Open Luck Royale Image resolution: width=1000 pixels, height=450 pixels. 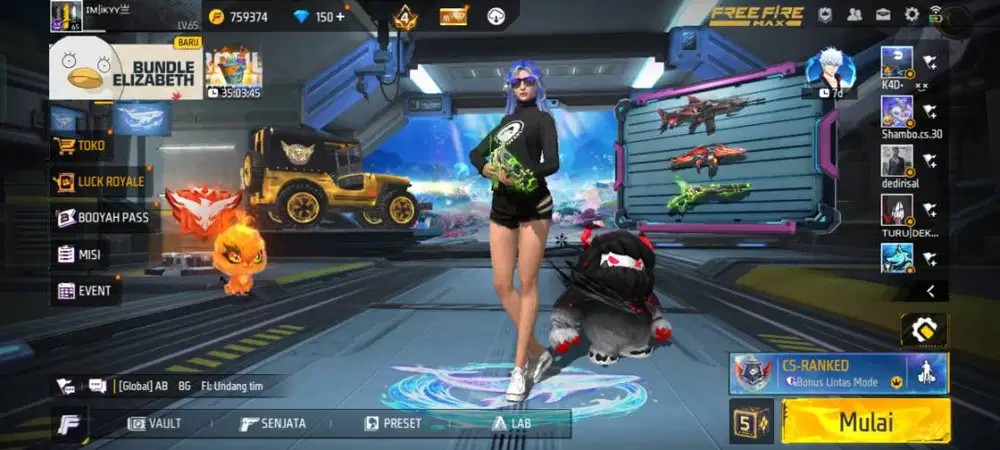pos(100,182)
